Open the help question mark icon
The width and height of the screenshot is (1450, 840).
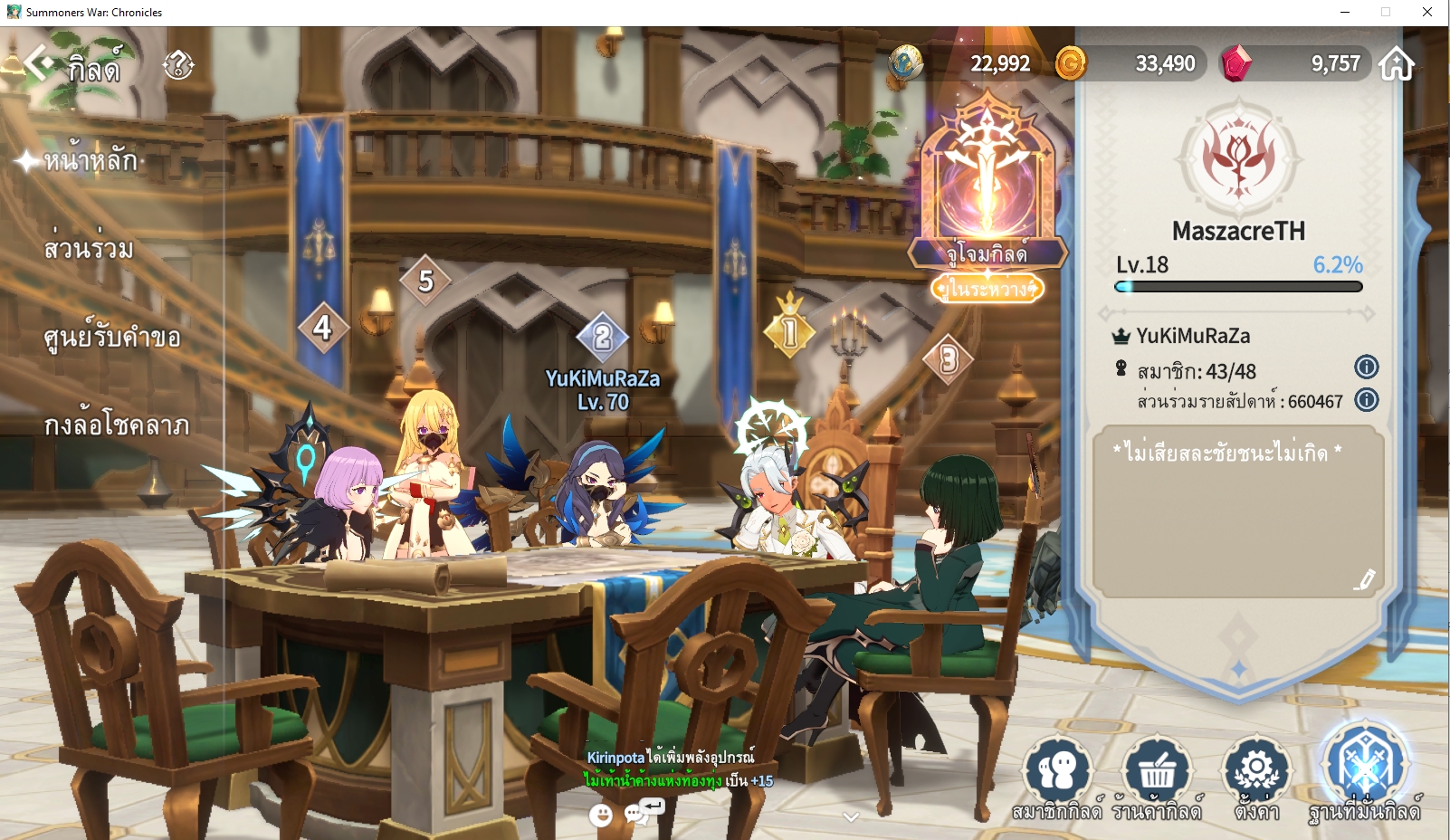tap(178, 65)
